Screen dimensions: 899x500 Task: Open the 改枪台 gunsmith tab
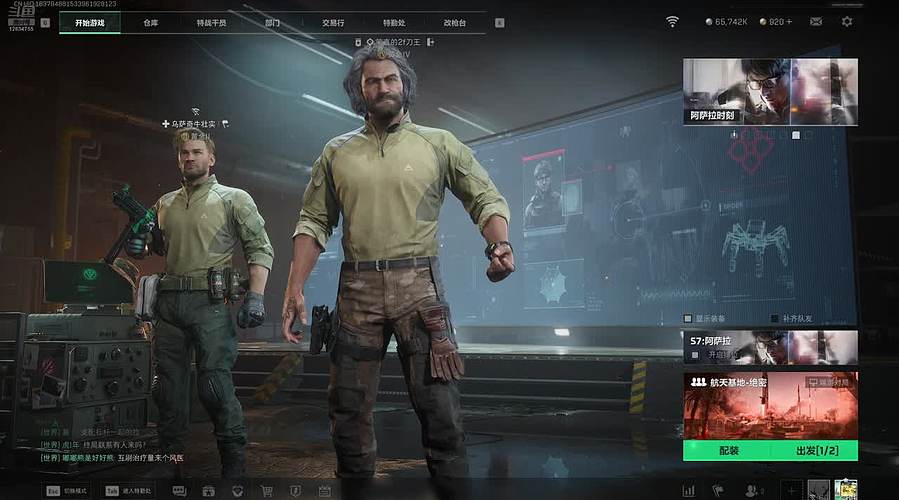pos(455,22)
